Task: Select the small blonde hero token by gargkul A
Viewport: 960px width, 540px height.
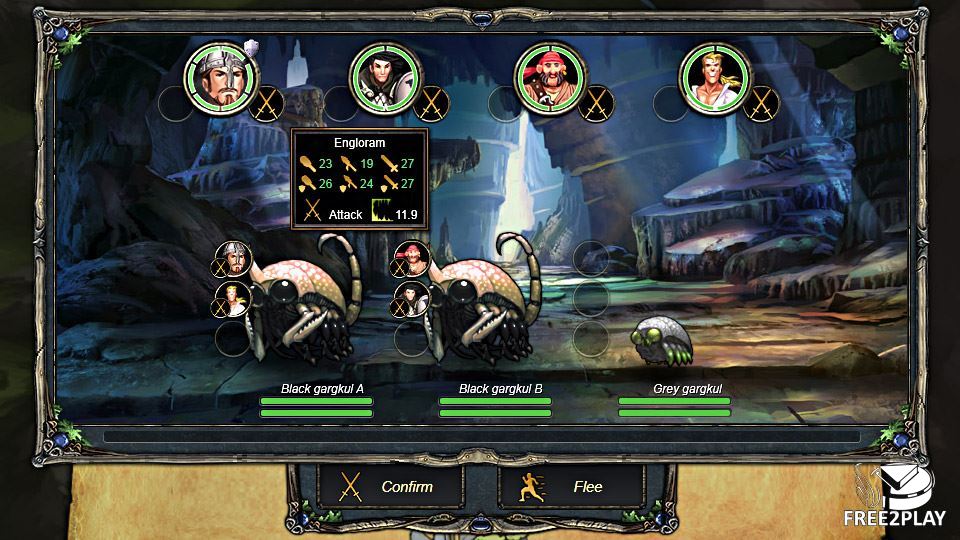Action: point(232,300)
